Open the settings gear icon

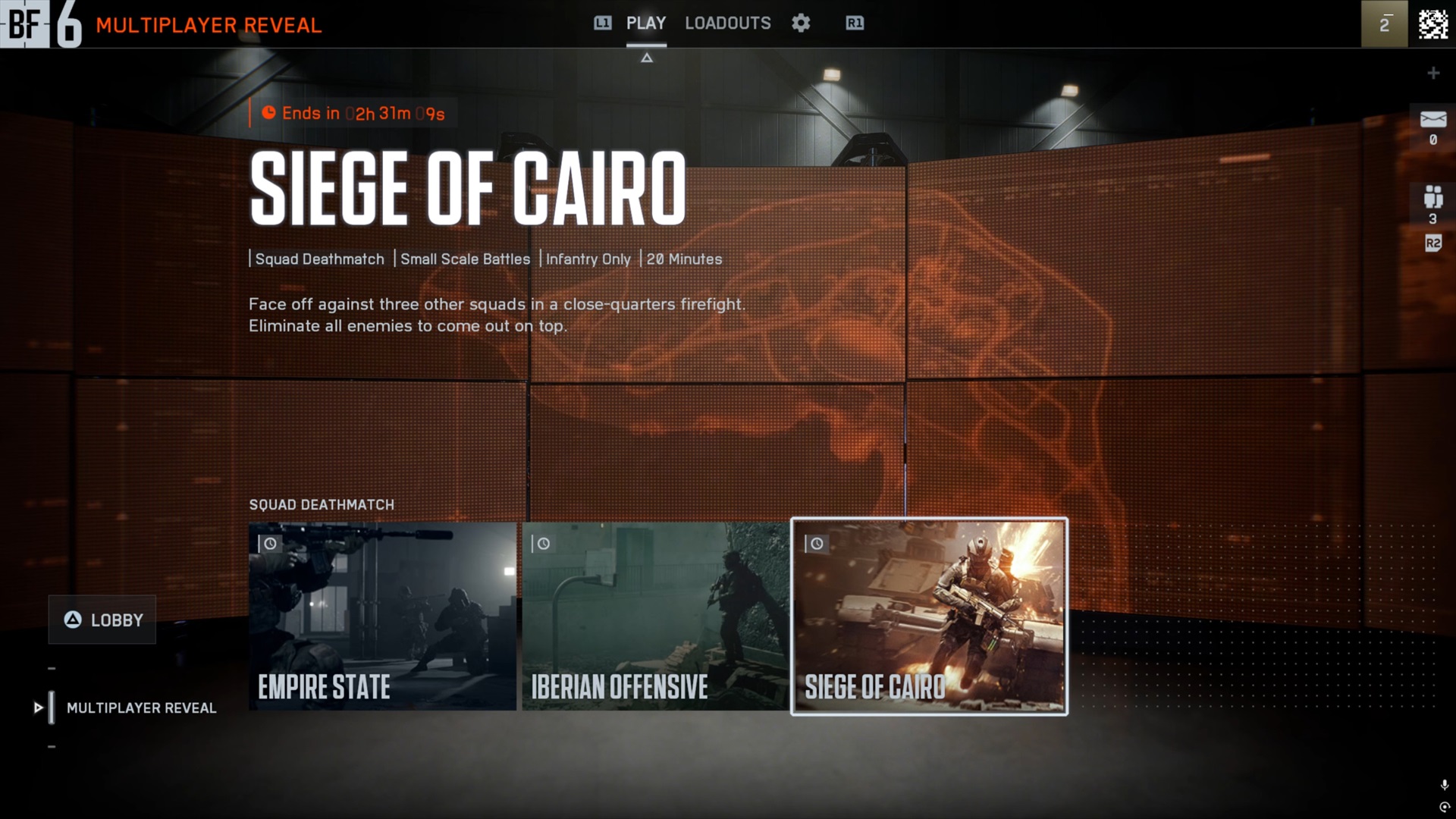tap(801, 24)
